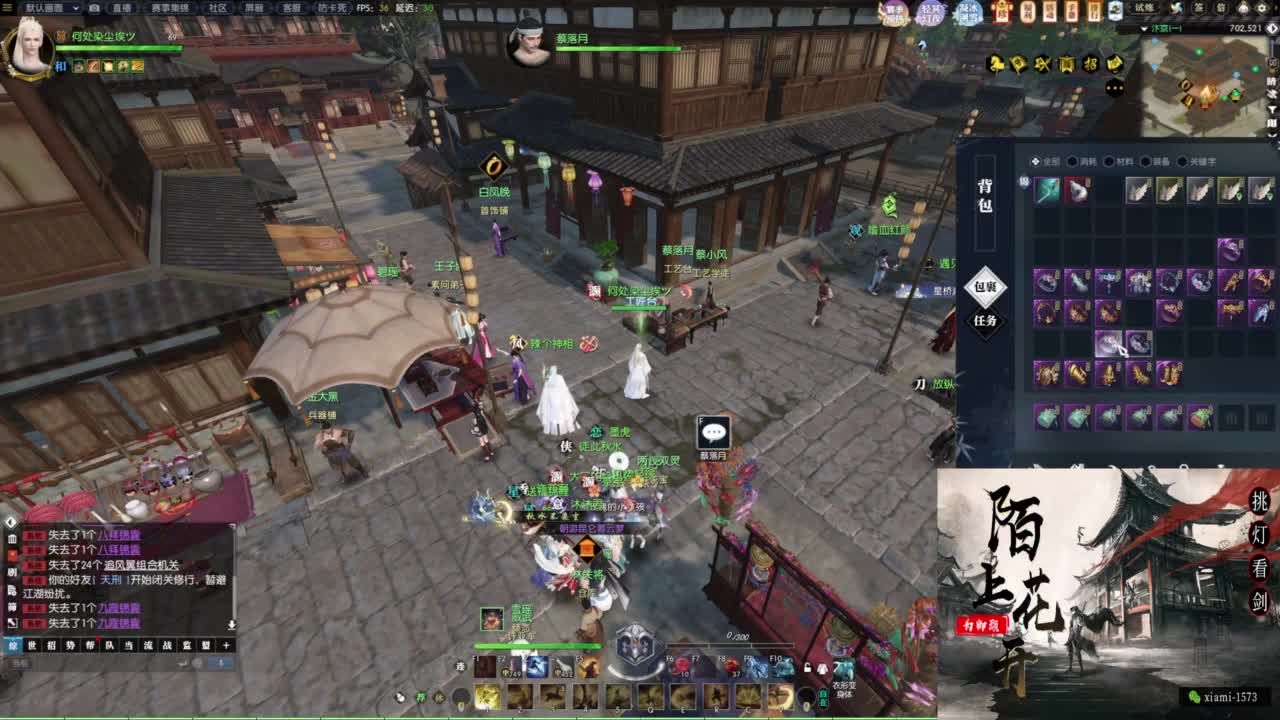Viewport: 1280px width, 720px height.
Task: Click the double-arrow expander right of coin total
Action: tap(1270, 28)
